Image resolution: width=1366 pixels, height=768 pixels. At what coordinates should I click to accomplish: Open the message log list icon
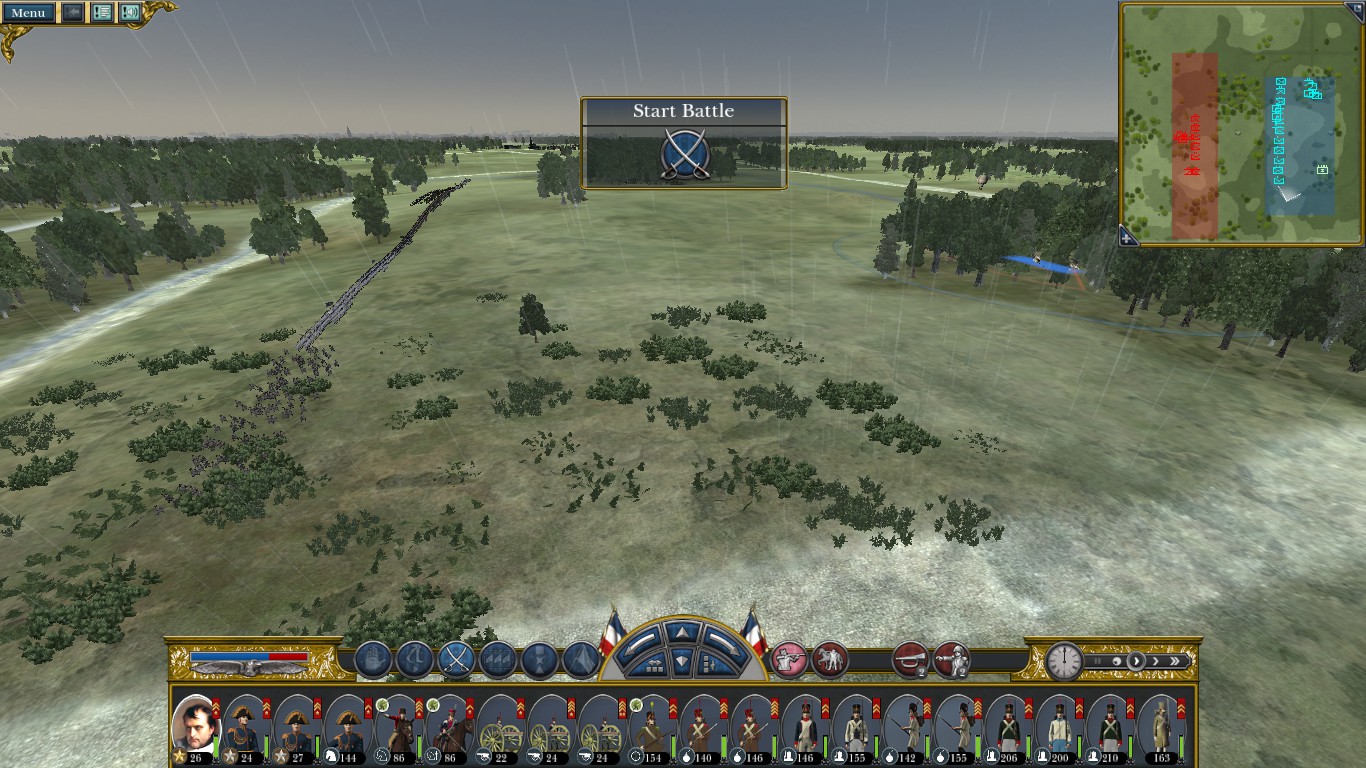(x=102, y=13)
